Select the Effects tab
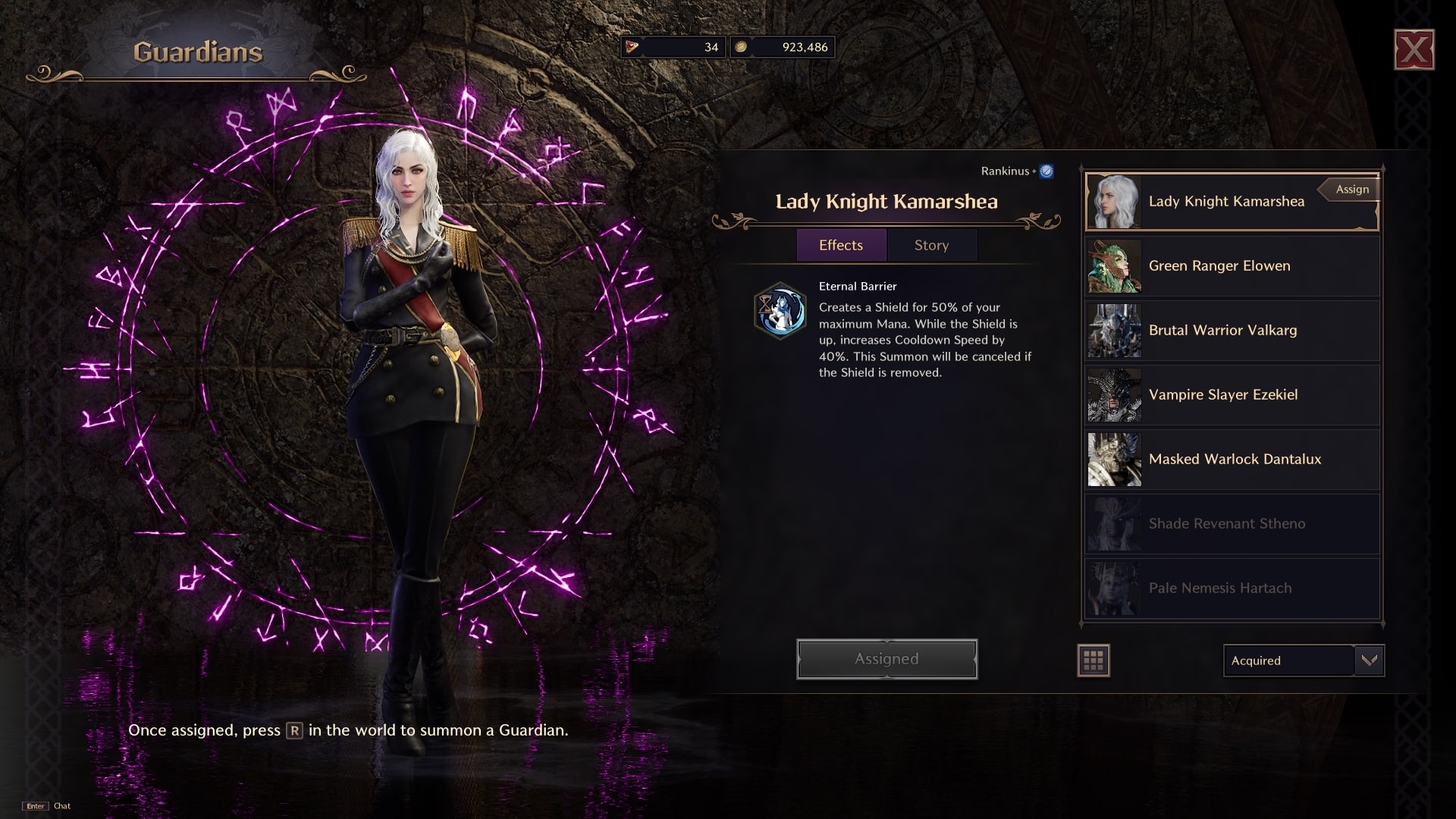Screen dimensions: 1456x819 [841, 245]
